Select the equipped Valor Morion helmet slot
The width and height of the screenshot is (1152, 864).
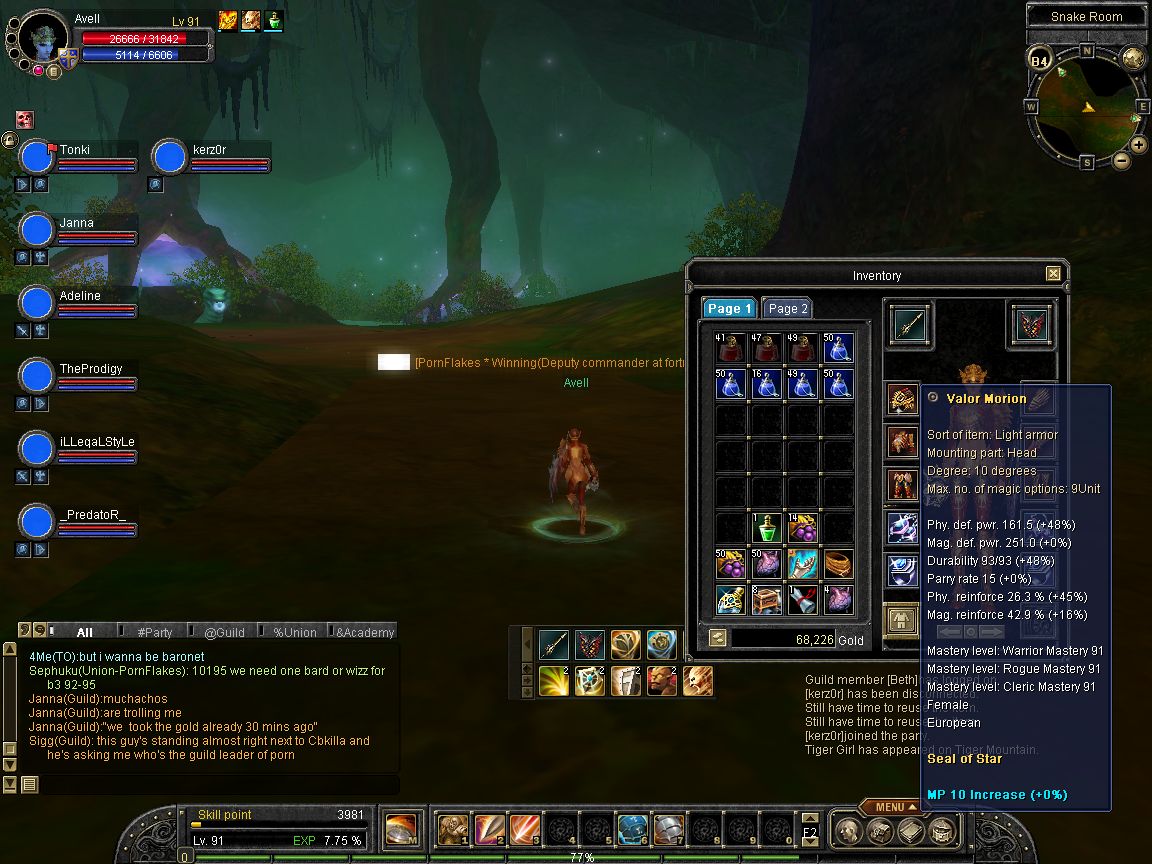pos(903,399)
